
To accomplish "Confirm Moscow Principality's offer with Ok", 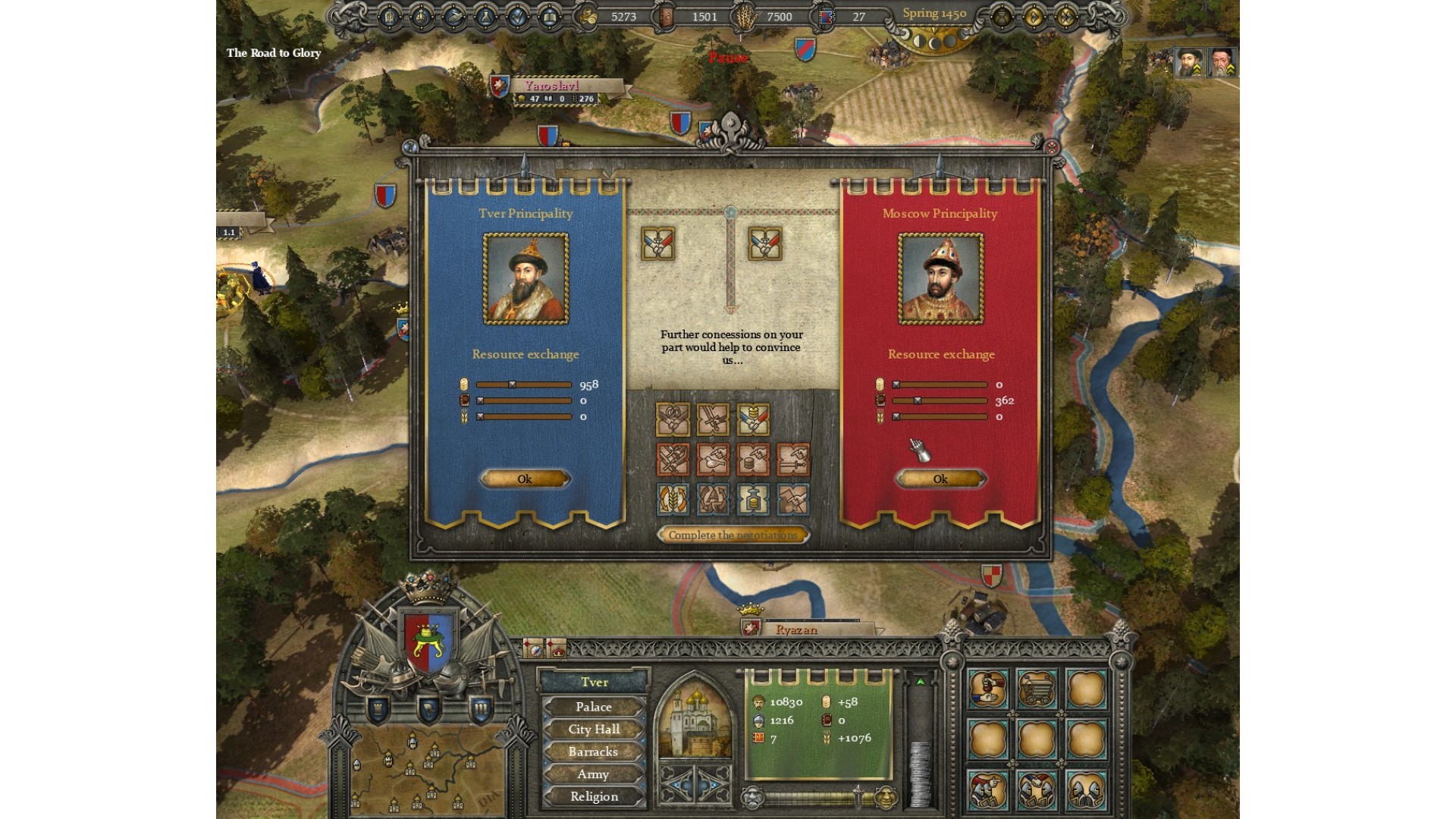I will 940,479.
